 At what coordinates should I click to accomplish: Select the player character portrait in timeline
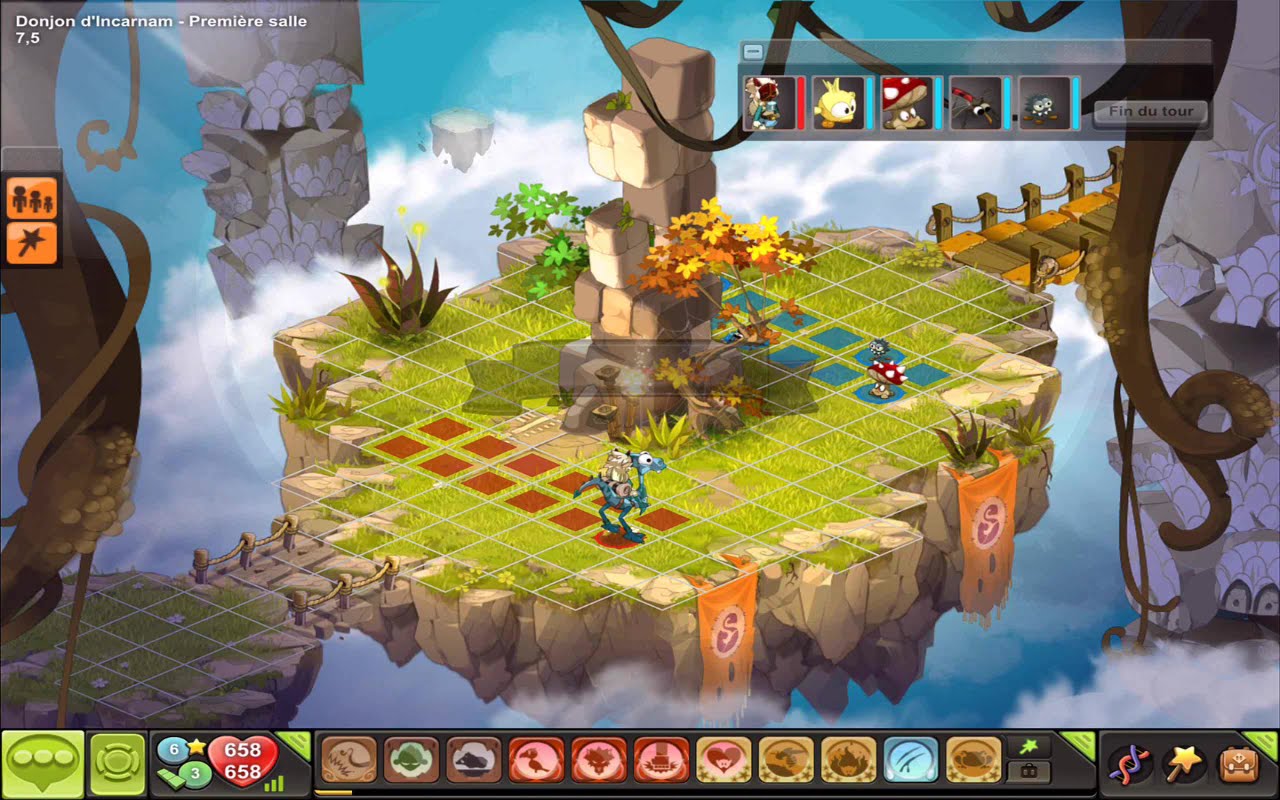click(x=769, y=104)
